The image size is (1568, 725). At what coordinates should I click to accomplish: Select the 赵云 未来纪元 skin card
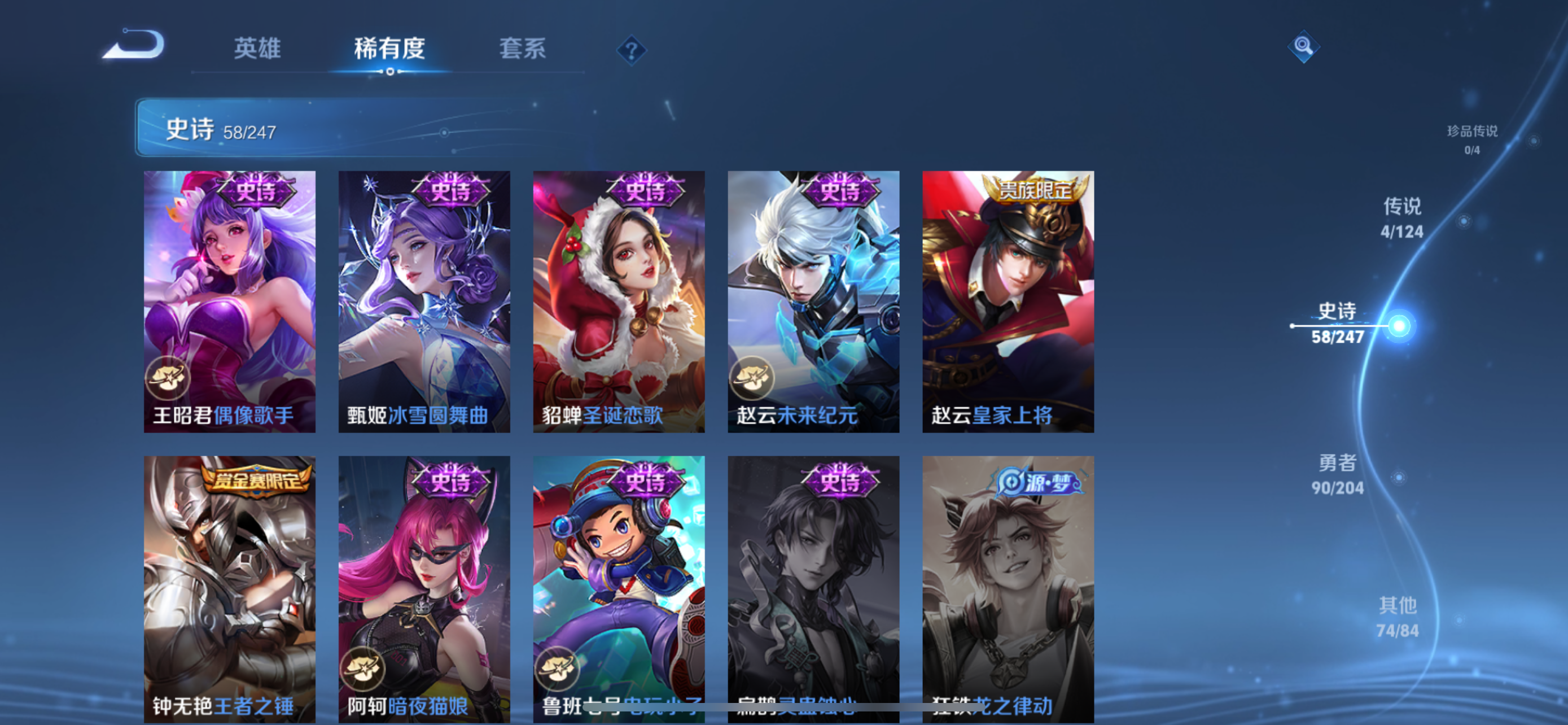coord(814,302)
